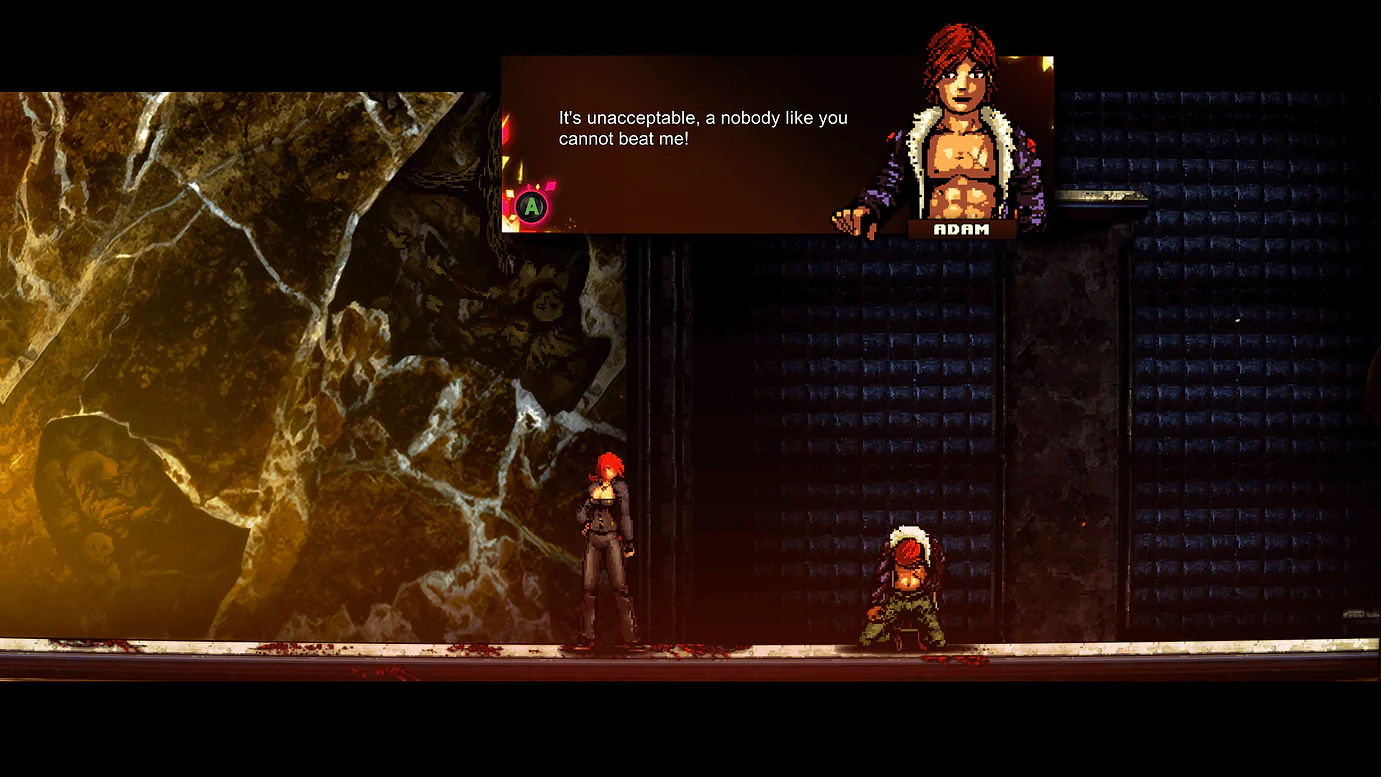The height and width of the screenshot is (777, 1381).
Task: Click the dialogue line starting with It's unacceptable
Action: pyautogui.click(x=702, y=117)
